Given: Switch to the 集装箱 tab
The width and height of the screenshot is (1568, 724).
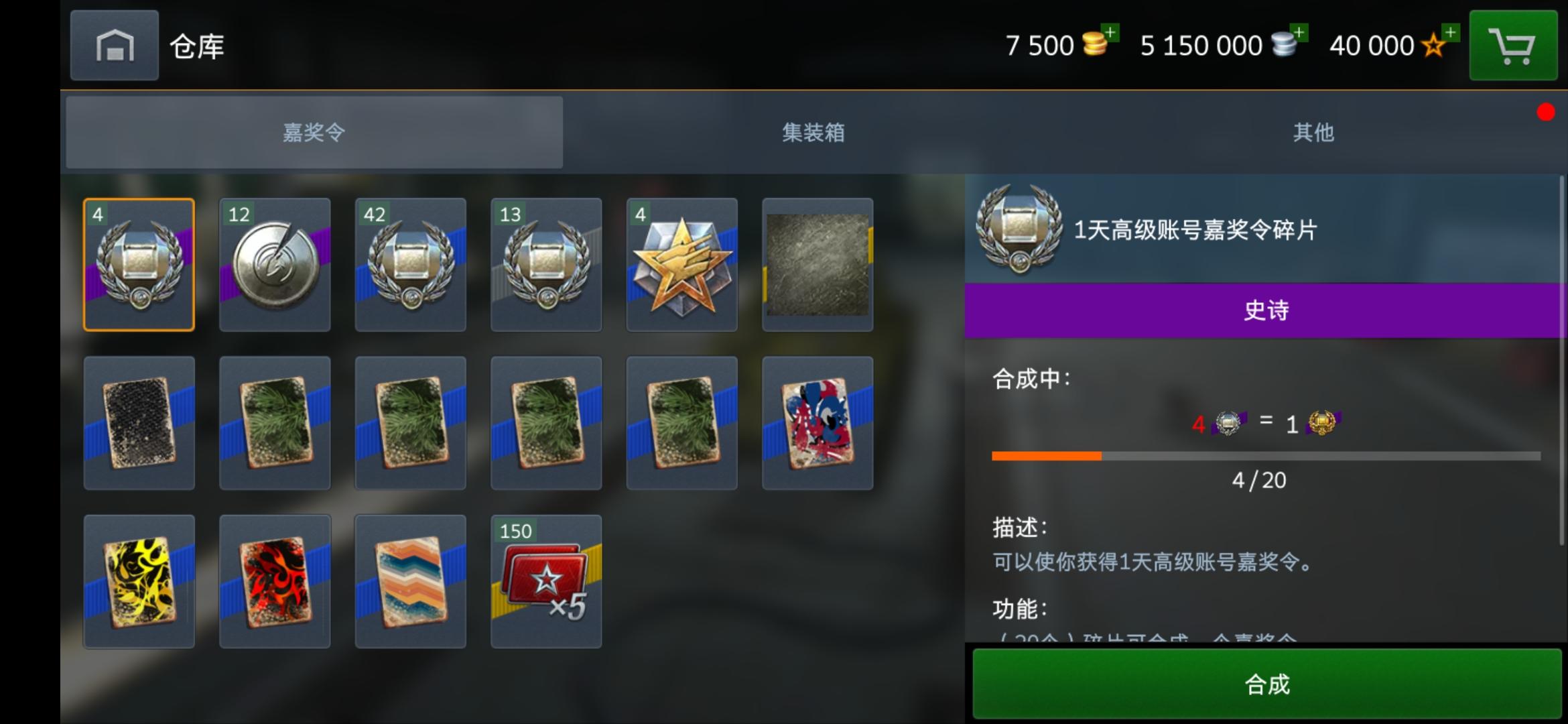Looking at the screenshot, I should tap(813, 133).
